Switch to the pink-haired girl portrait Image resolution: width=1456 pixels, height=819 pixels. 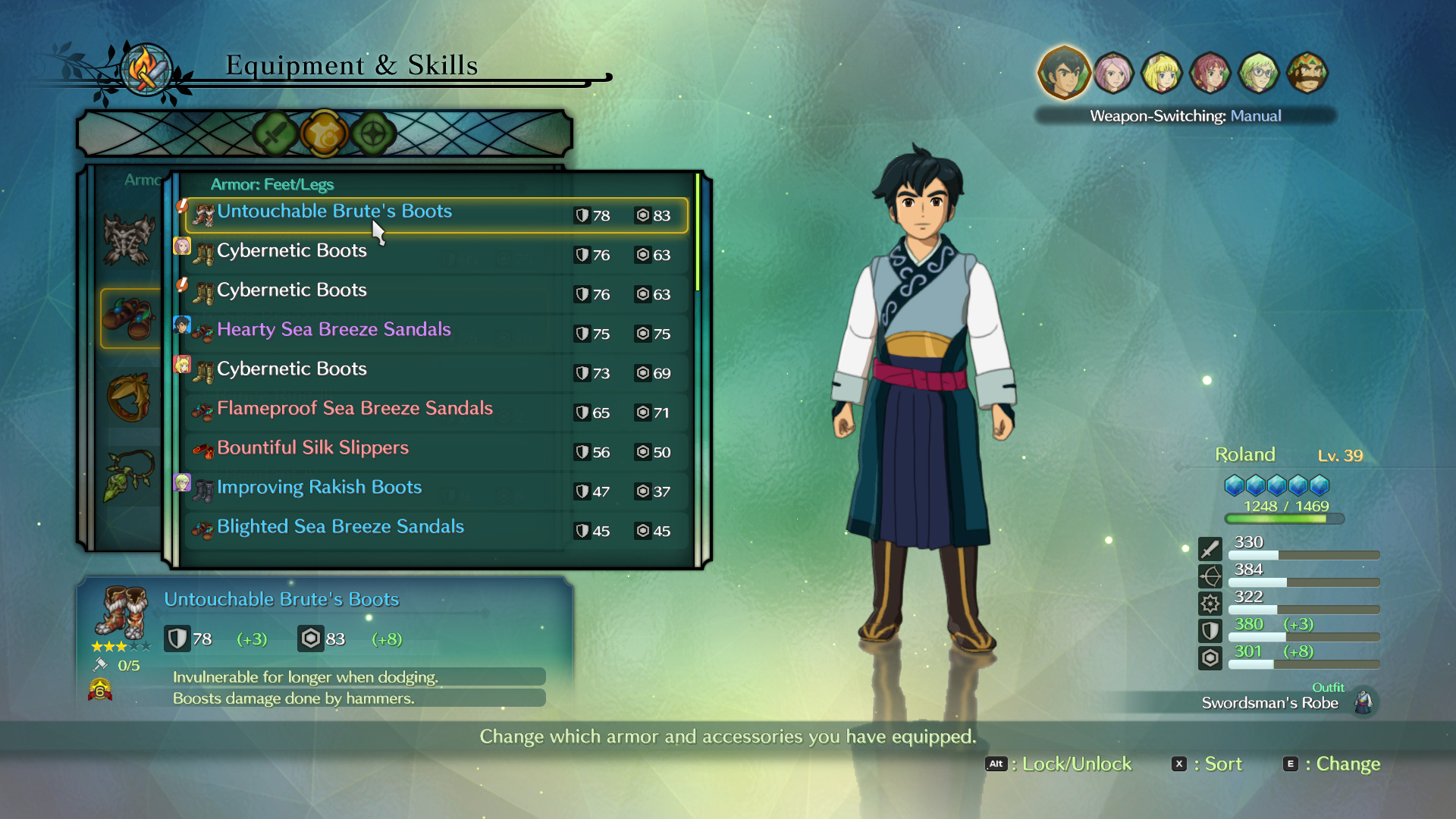click(x=1113, y=73)
